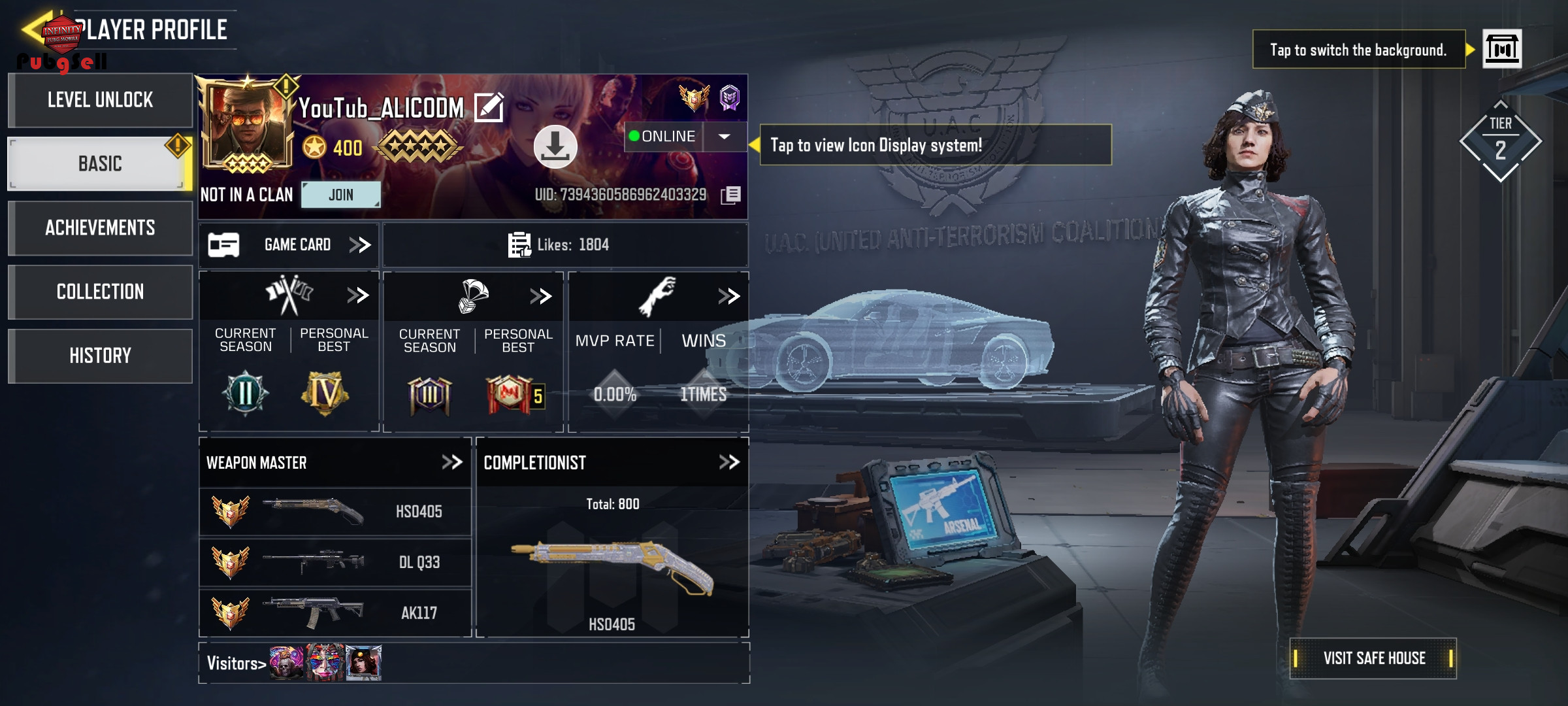View the profile Visitors list

(236, 664)
